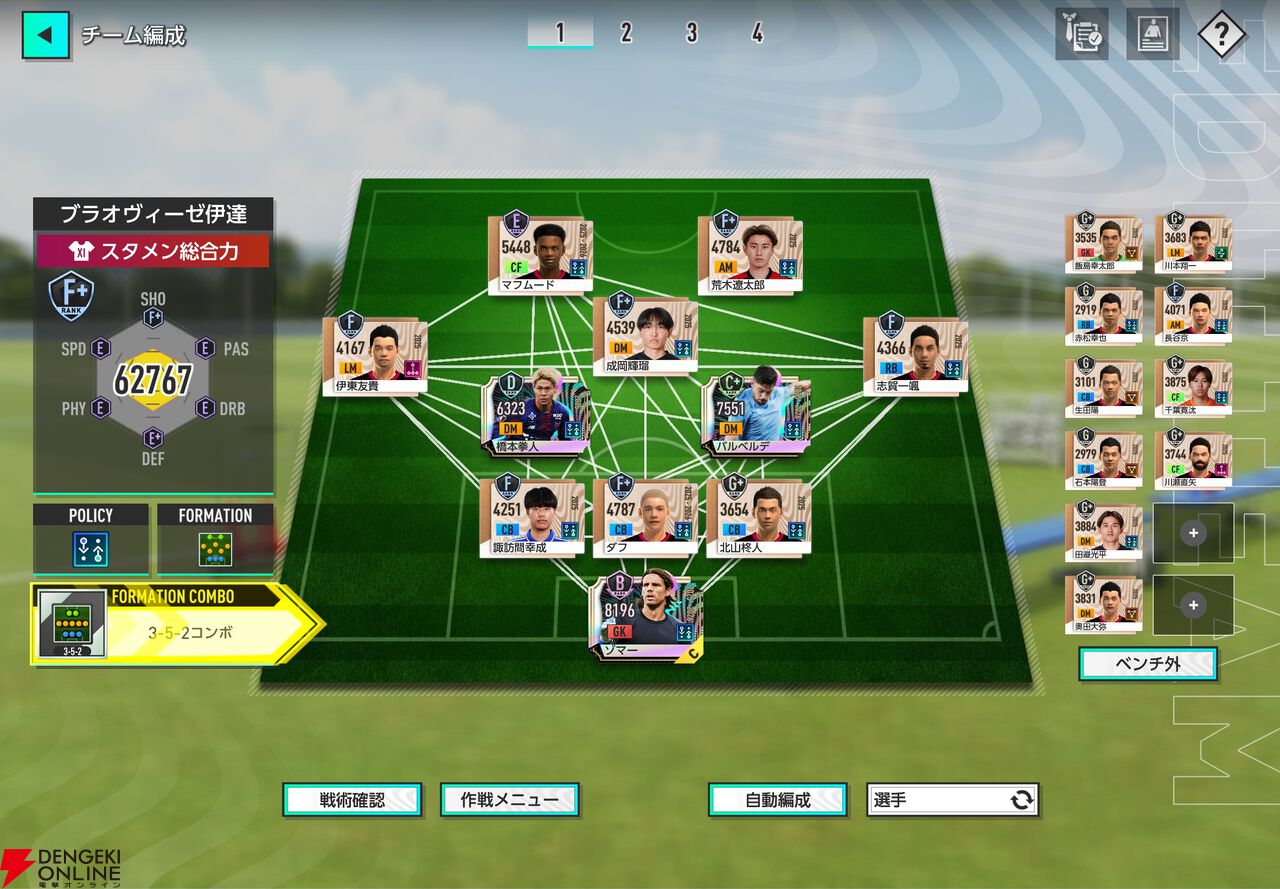
Task: Select goalkeeper ゾマー card
Action: pos(645,617)
